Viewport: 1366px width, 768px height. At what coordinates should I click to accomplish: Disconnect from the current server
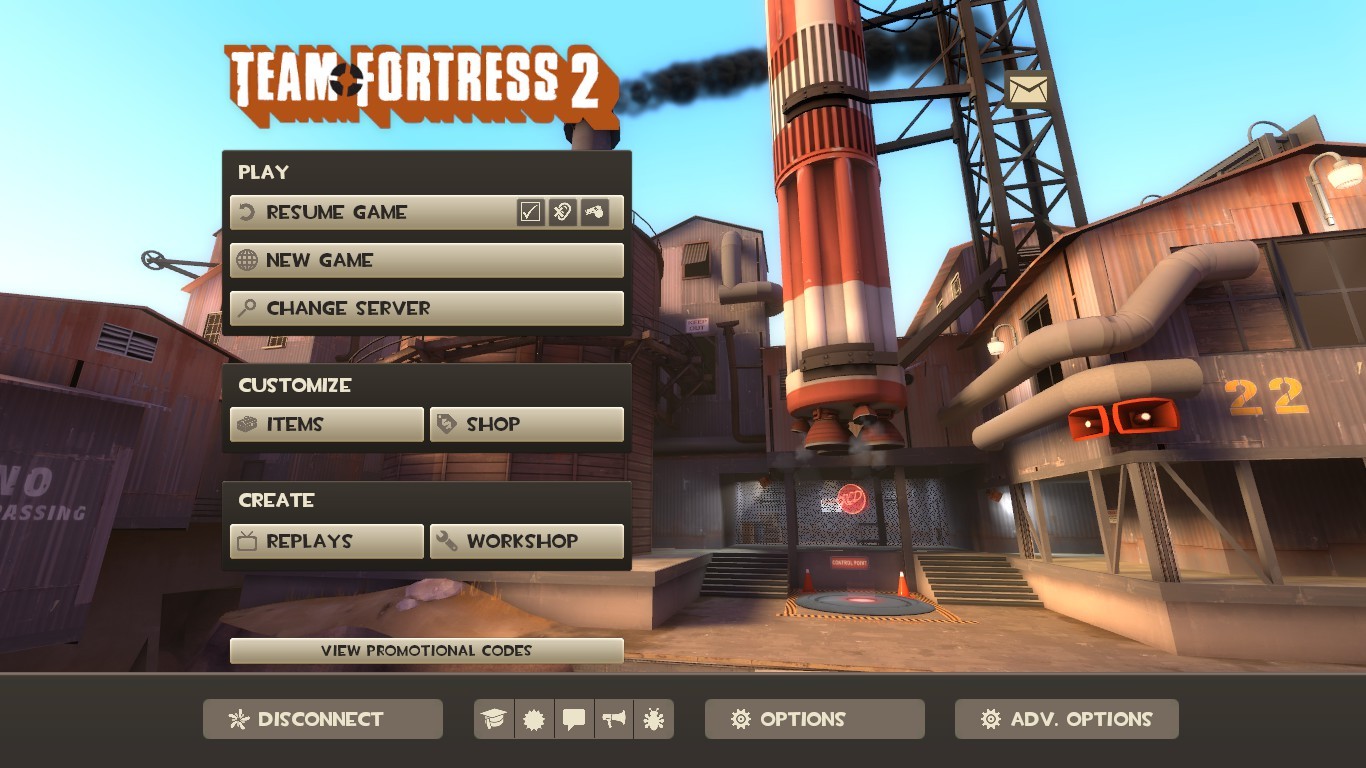click(322, 719)
